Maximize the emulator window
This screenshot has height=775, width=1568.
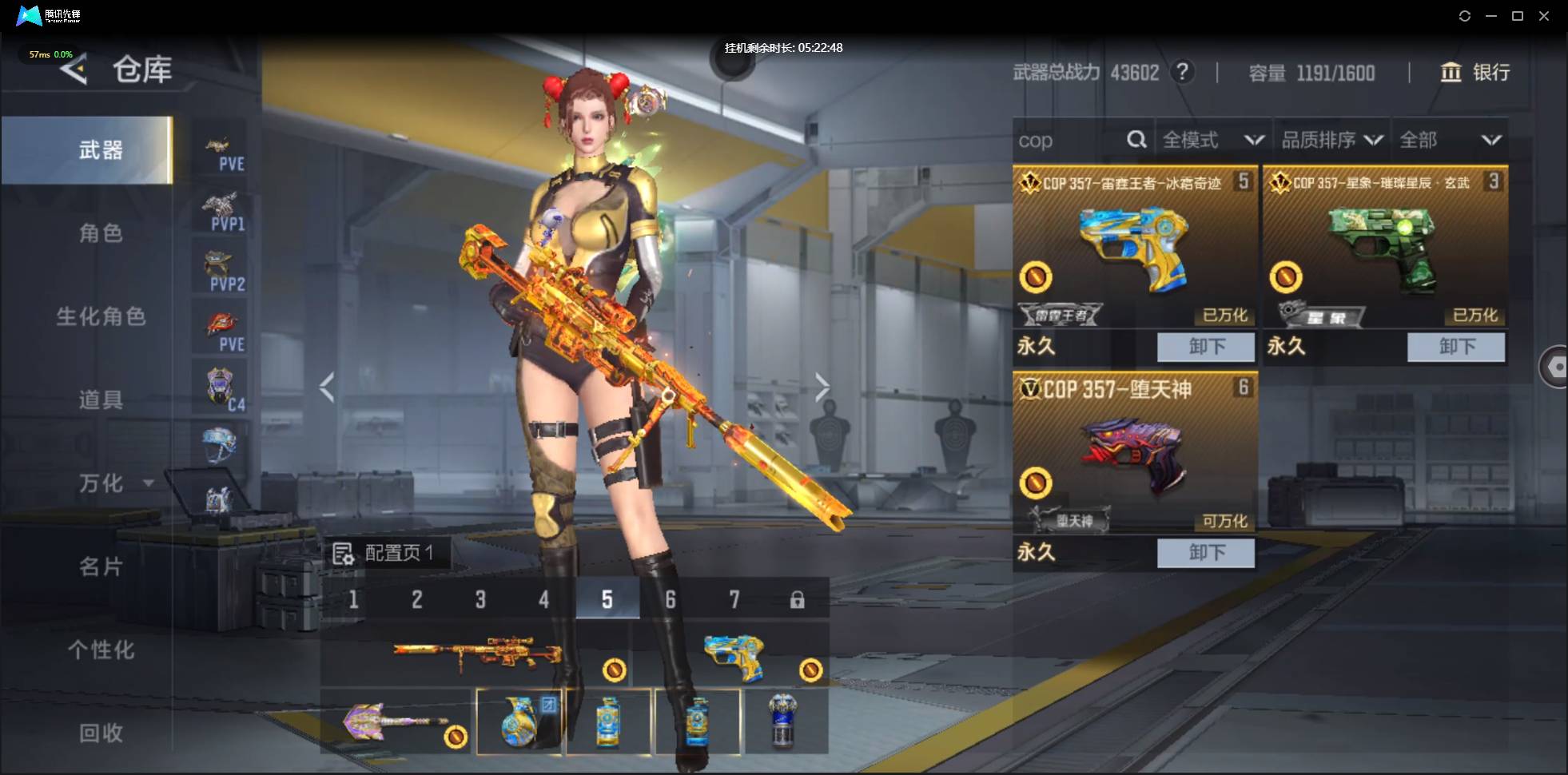[x=1518, y=16]
